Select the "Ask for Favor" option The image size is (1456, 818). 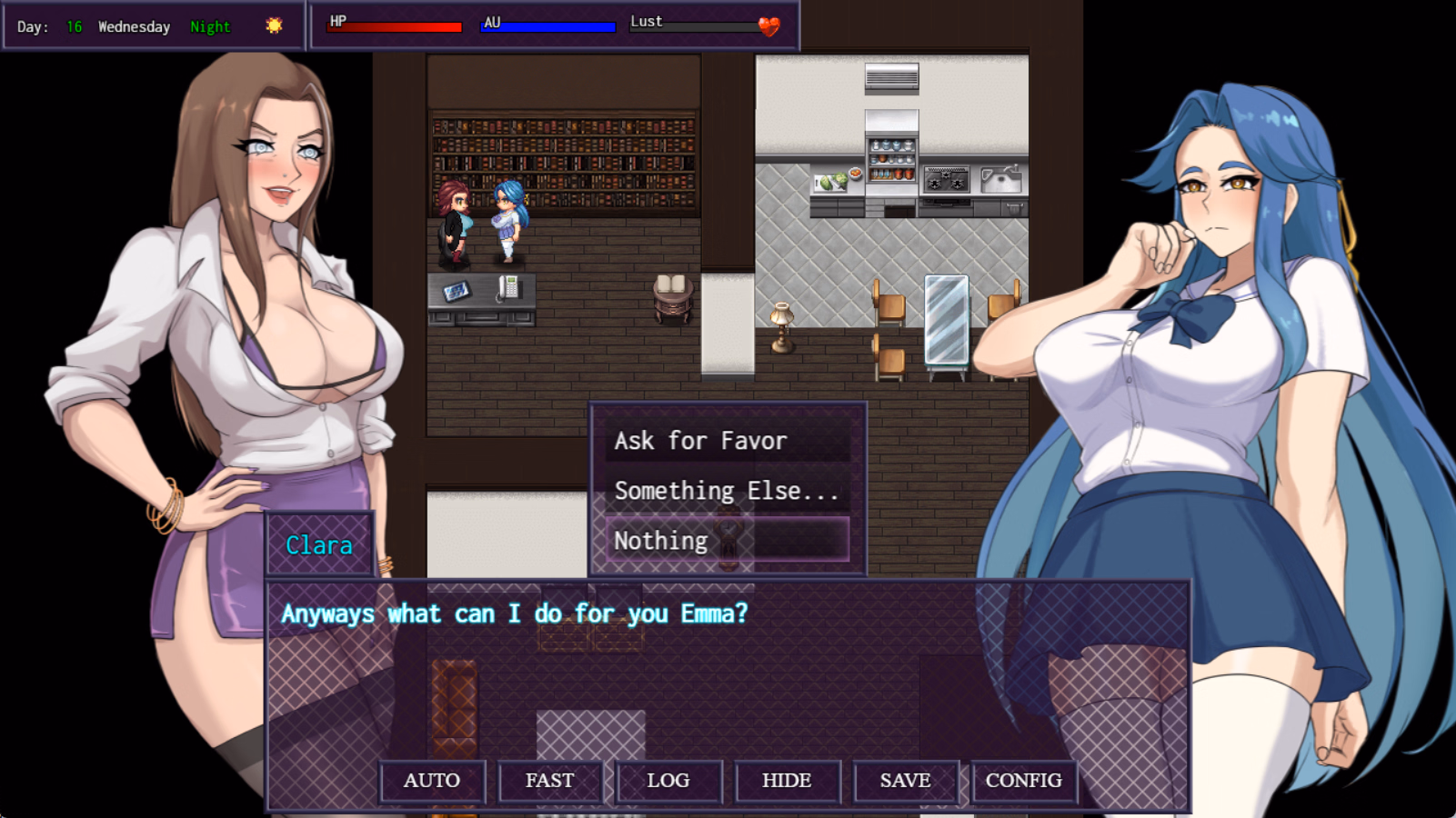[x=700, y=441]
